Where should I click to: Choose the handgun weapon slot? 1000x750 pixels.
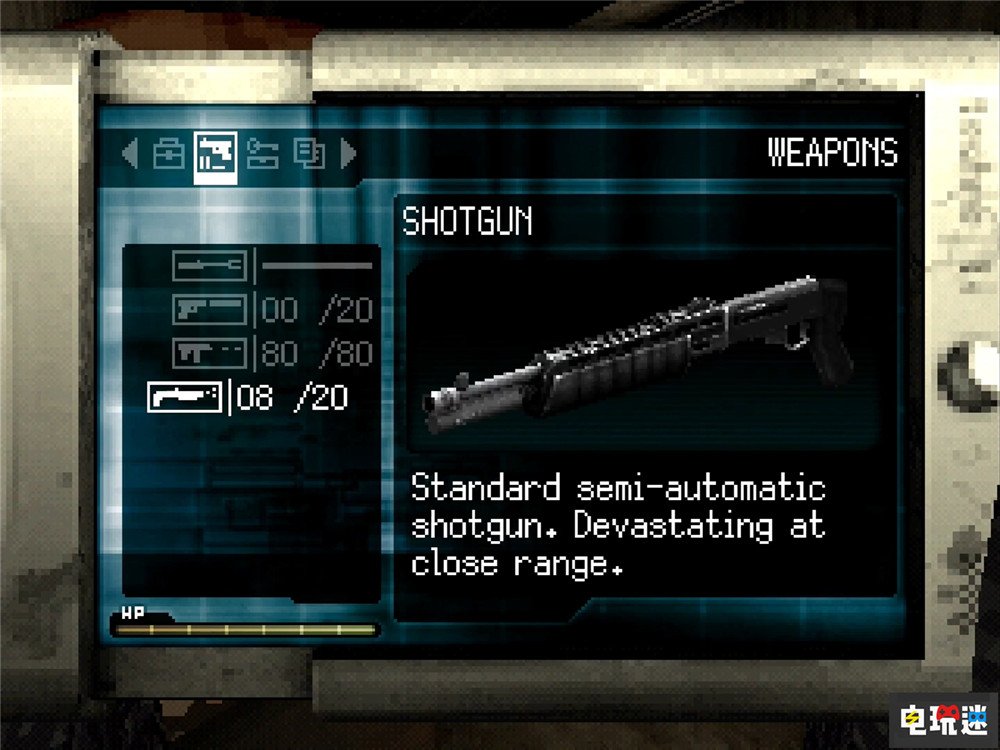(x=209, y=310)
